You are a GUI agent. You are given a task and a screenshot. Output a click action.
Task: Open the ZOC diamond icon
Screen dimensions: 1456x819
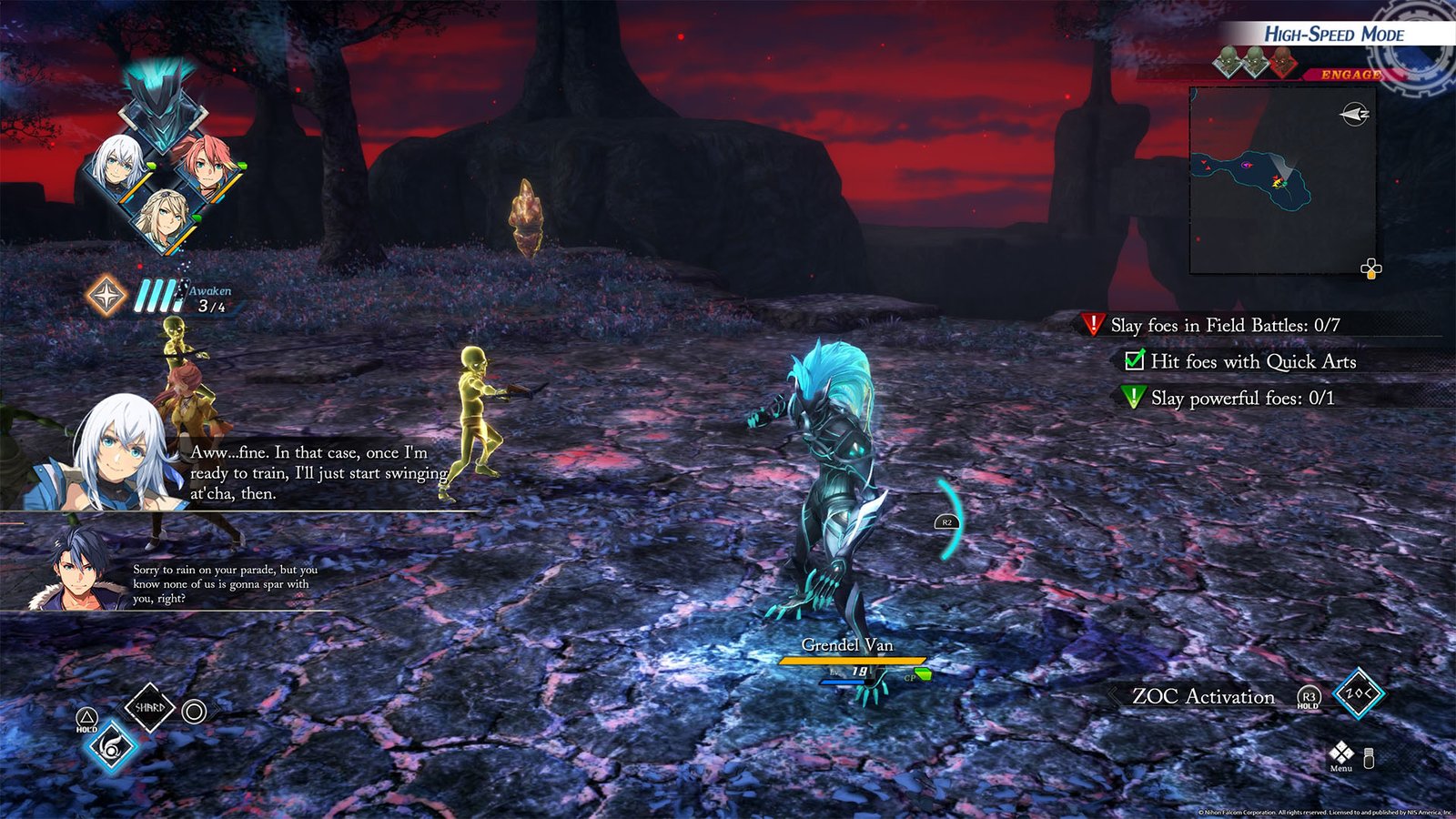1359,694
